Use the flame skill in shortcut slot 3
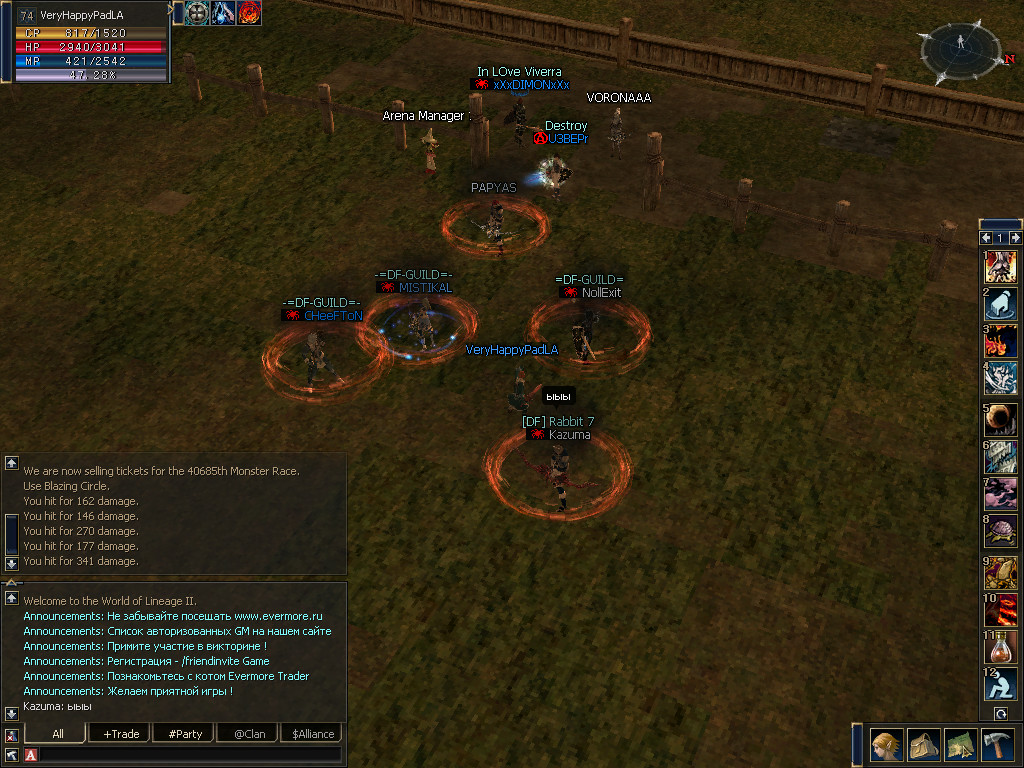 coord(1001,341)
